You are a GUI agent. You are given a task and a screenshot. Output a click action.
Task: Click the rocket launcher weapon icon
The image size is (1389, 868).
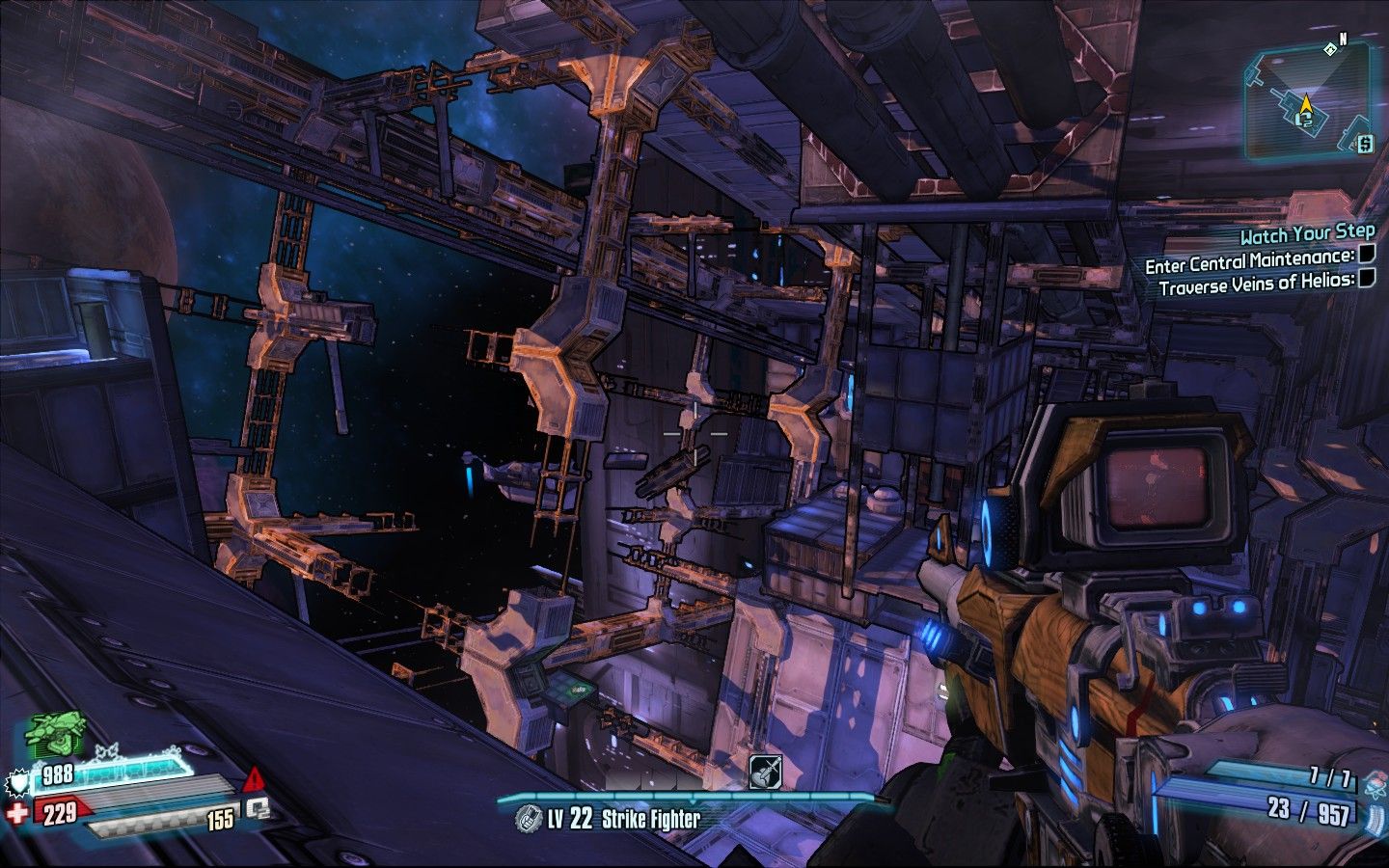[764, 770]
